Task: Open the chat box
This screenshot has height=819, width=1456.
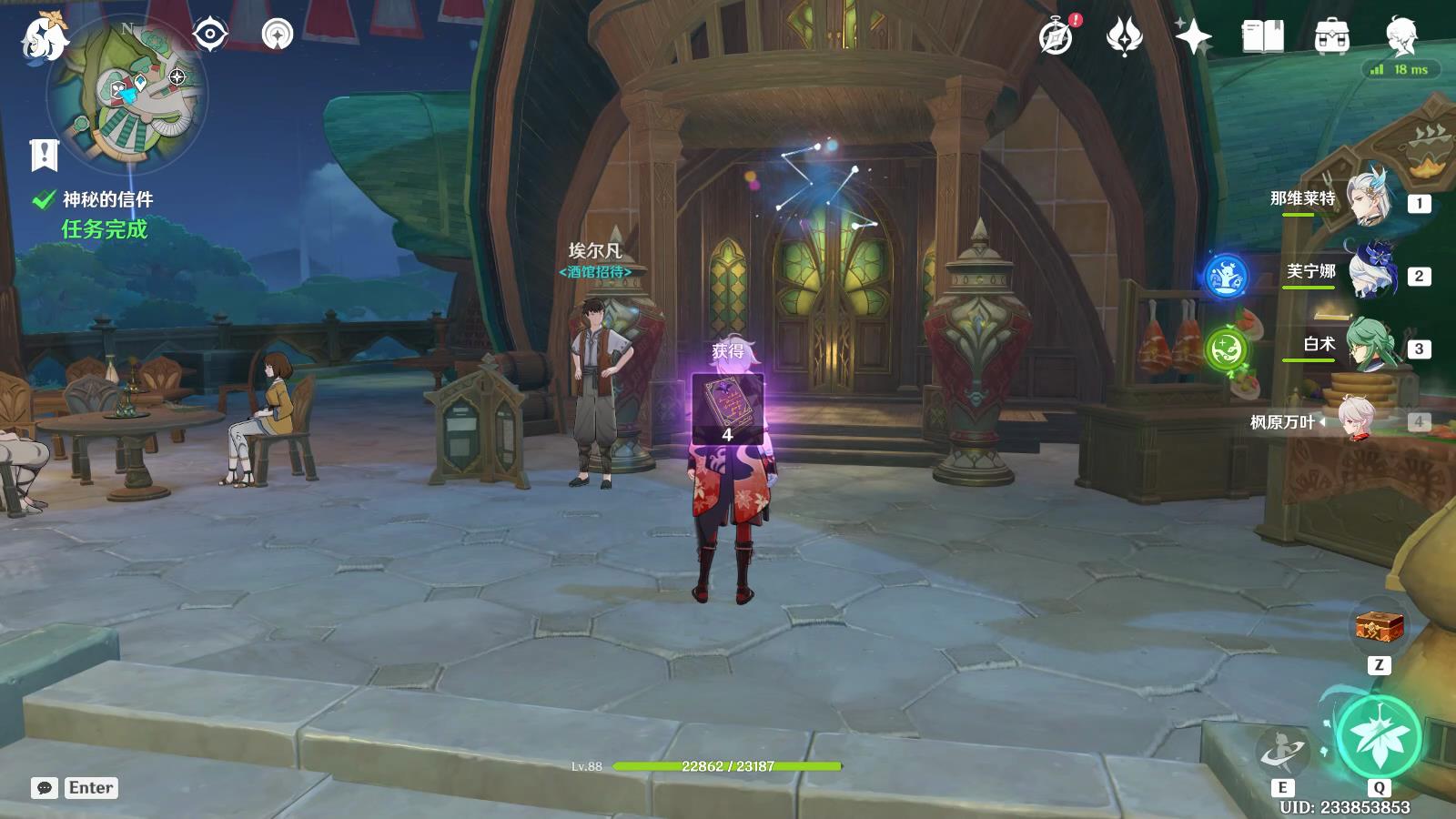Action: [45, 788]
